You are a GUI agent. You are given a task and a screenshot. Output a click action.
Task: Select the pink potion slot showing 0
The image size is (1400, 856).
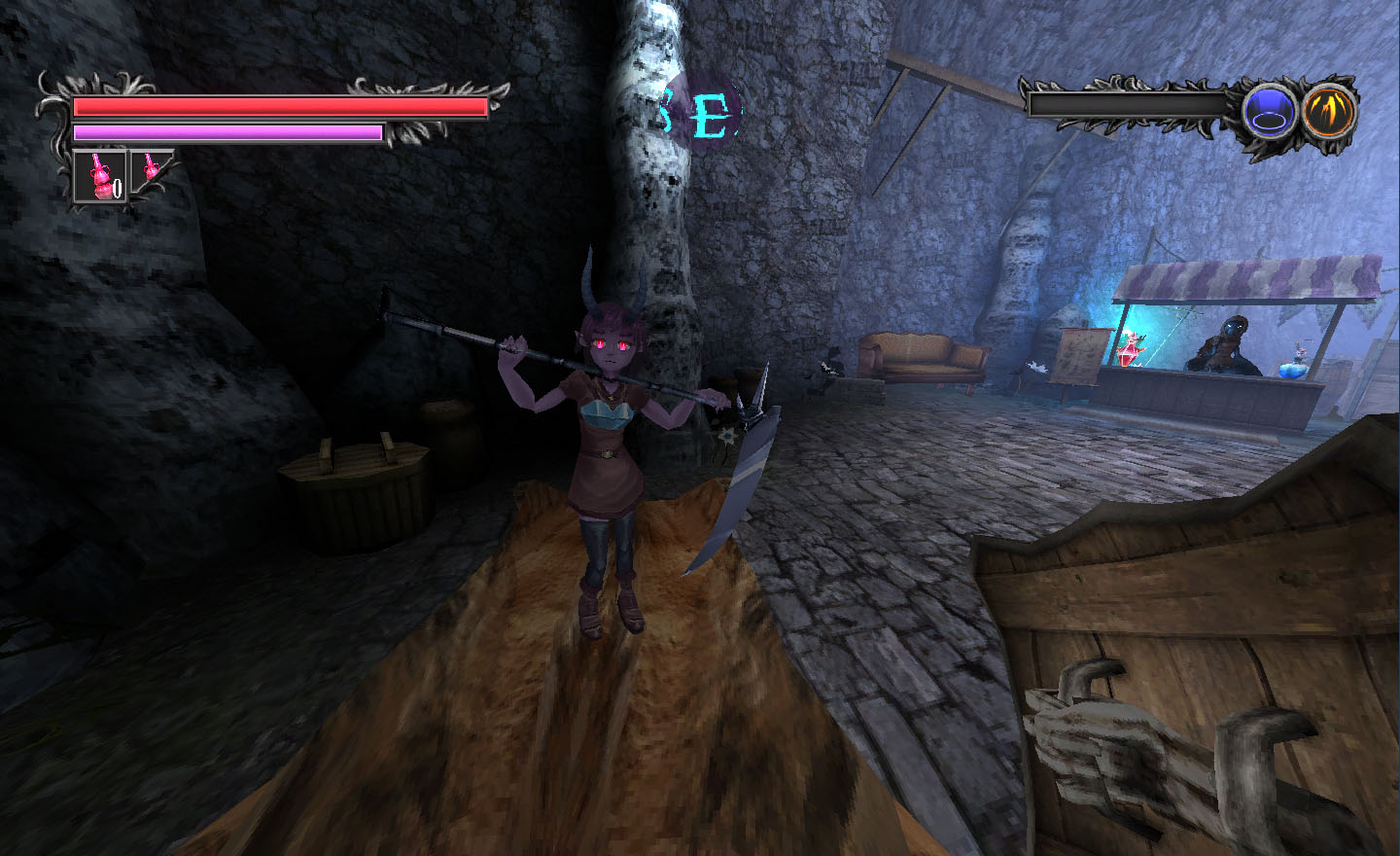(100, 176)
